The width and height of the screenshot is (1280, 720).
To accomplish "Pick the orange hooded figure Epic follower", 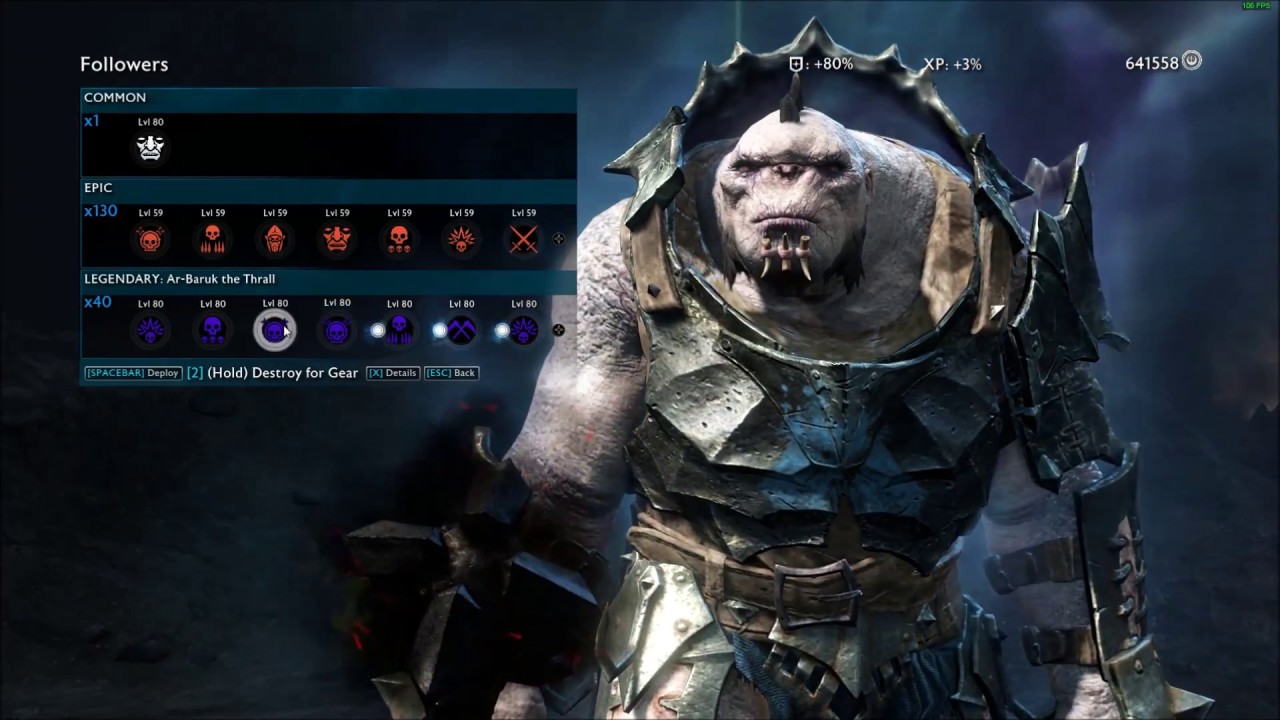I will click(x=275, y=239).
